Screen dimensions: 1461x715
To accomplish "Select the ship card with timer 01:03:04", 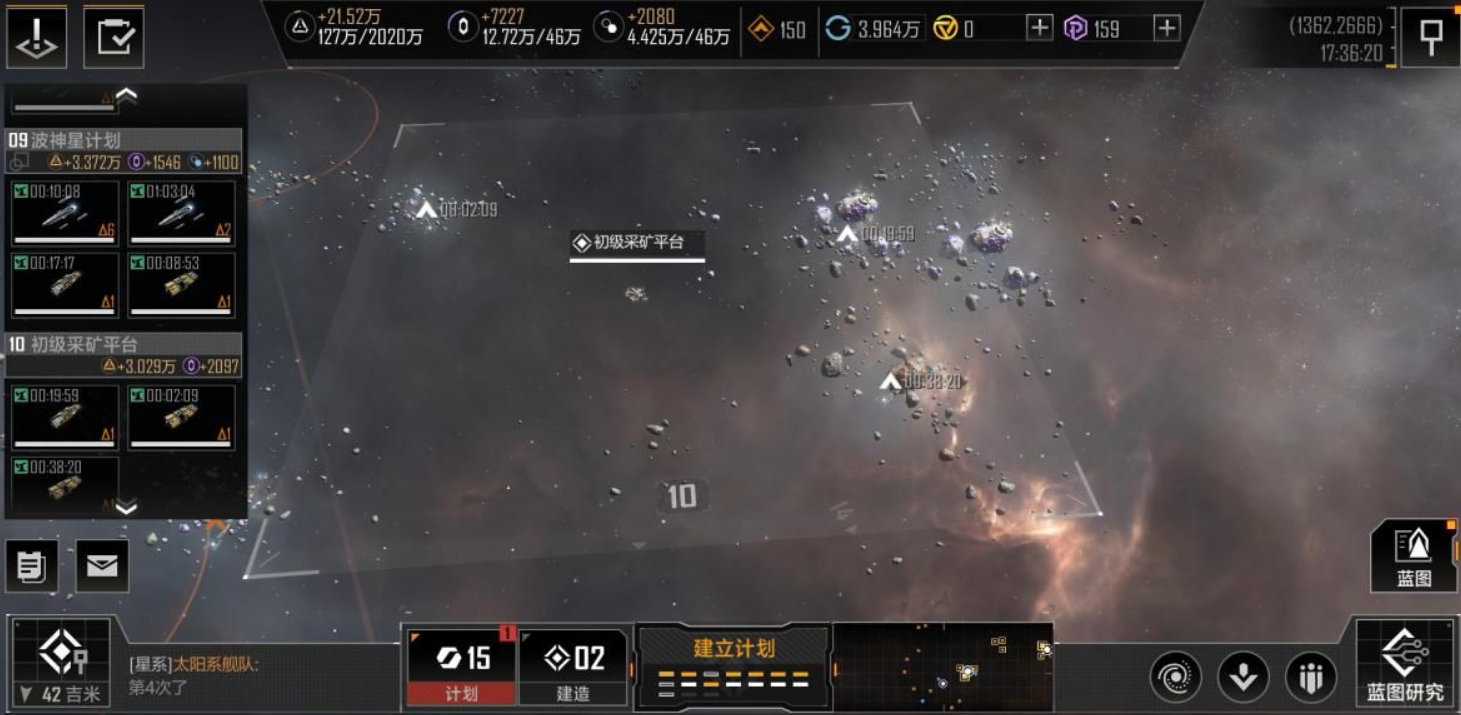I will 182,213.
